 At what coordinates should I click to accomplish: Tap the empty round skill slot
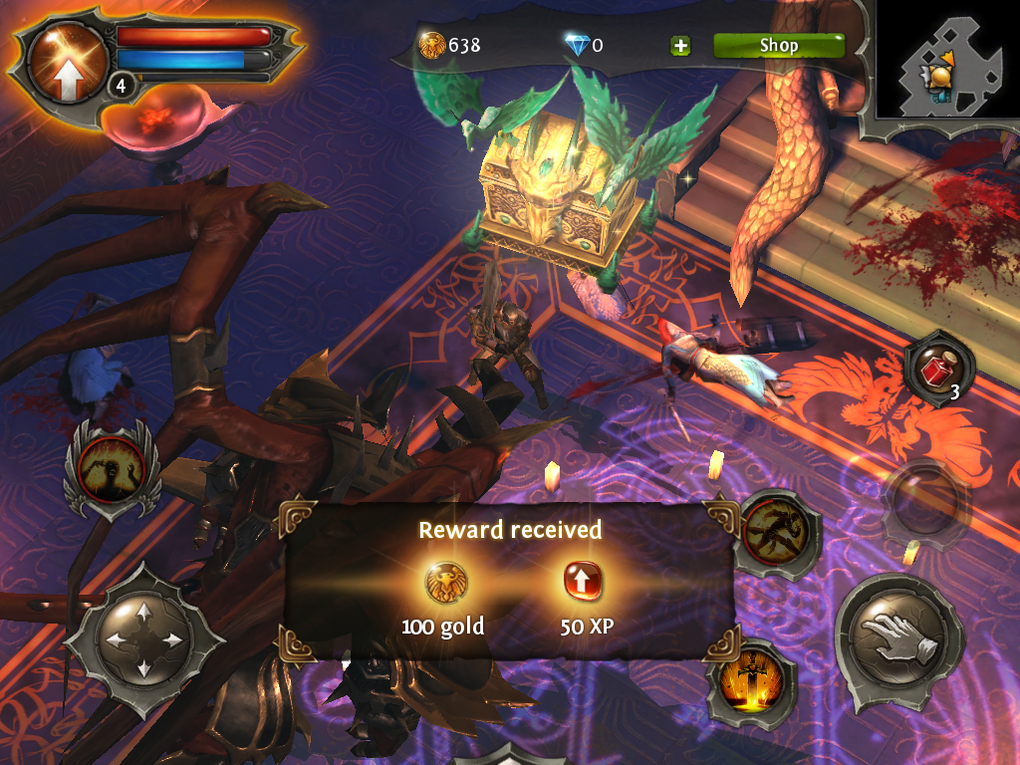[923, 502]
